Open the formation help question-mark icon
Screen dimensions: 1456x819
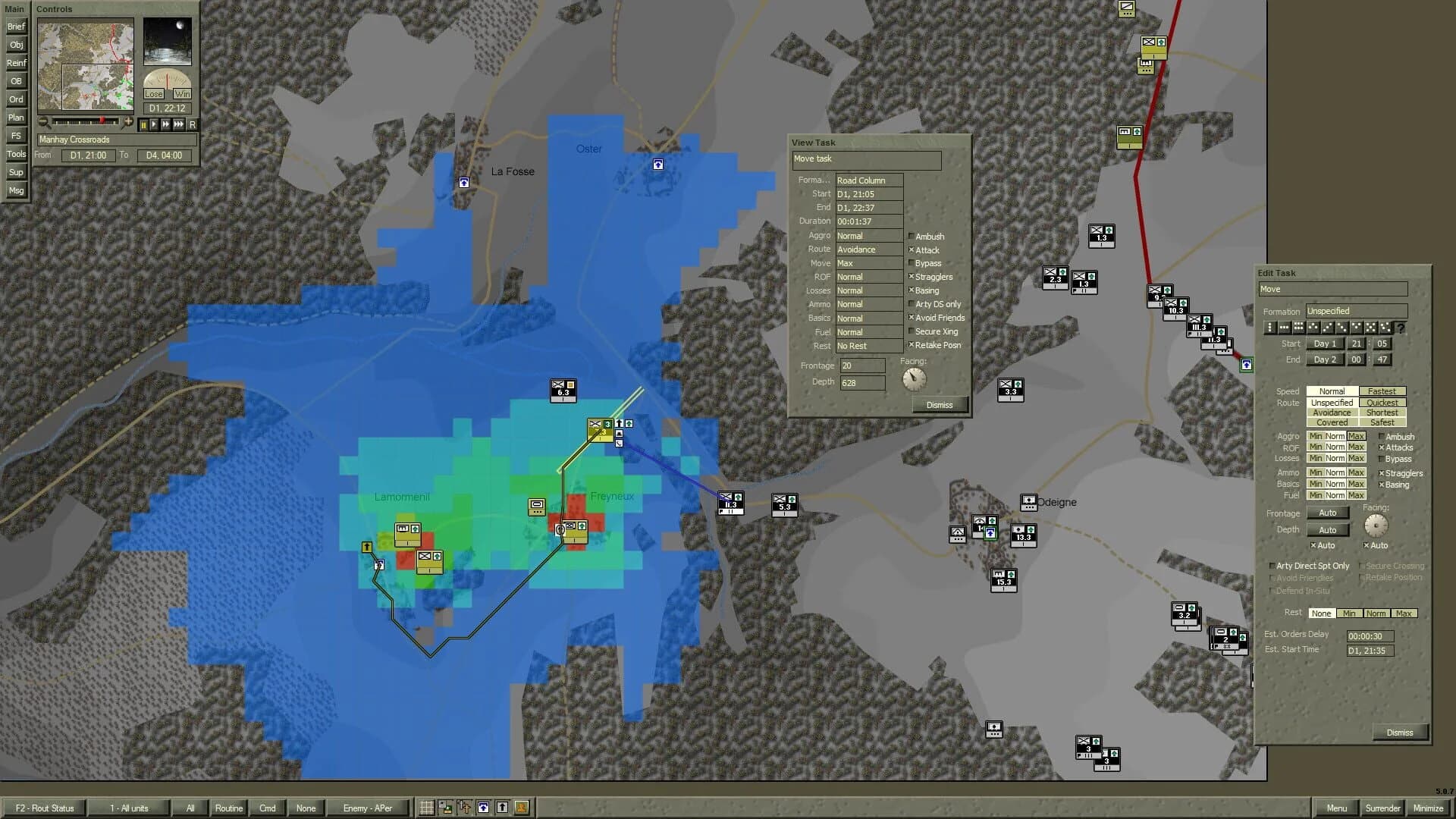tap(1401, 328)
